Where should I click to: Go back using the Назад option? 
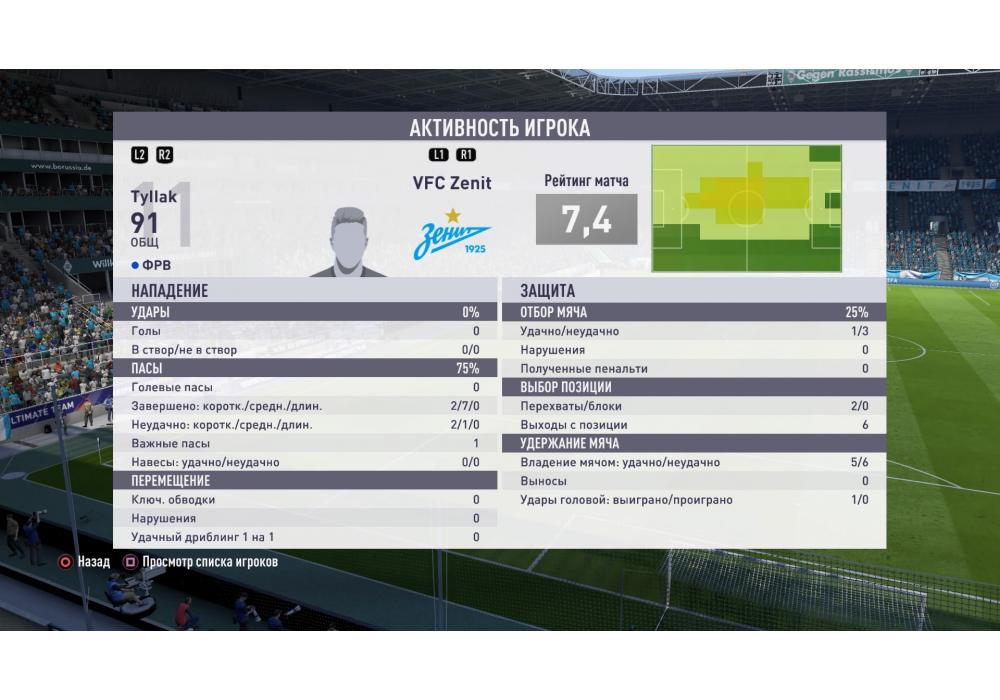click(84, 562)
